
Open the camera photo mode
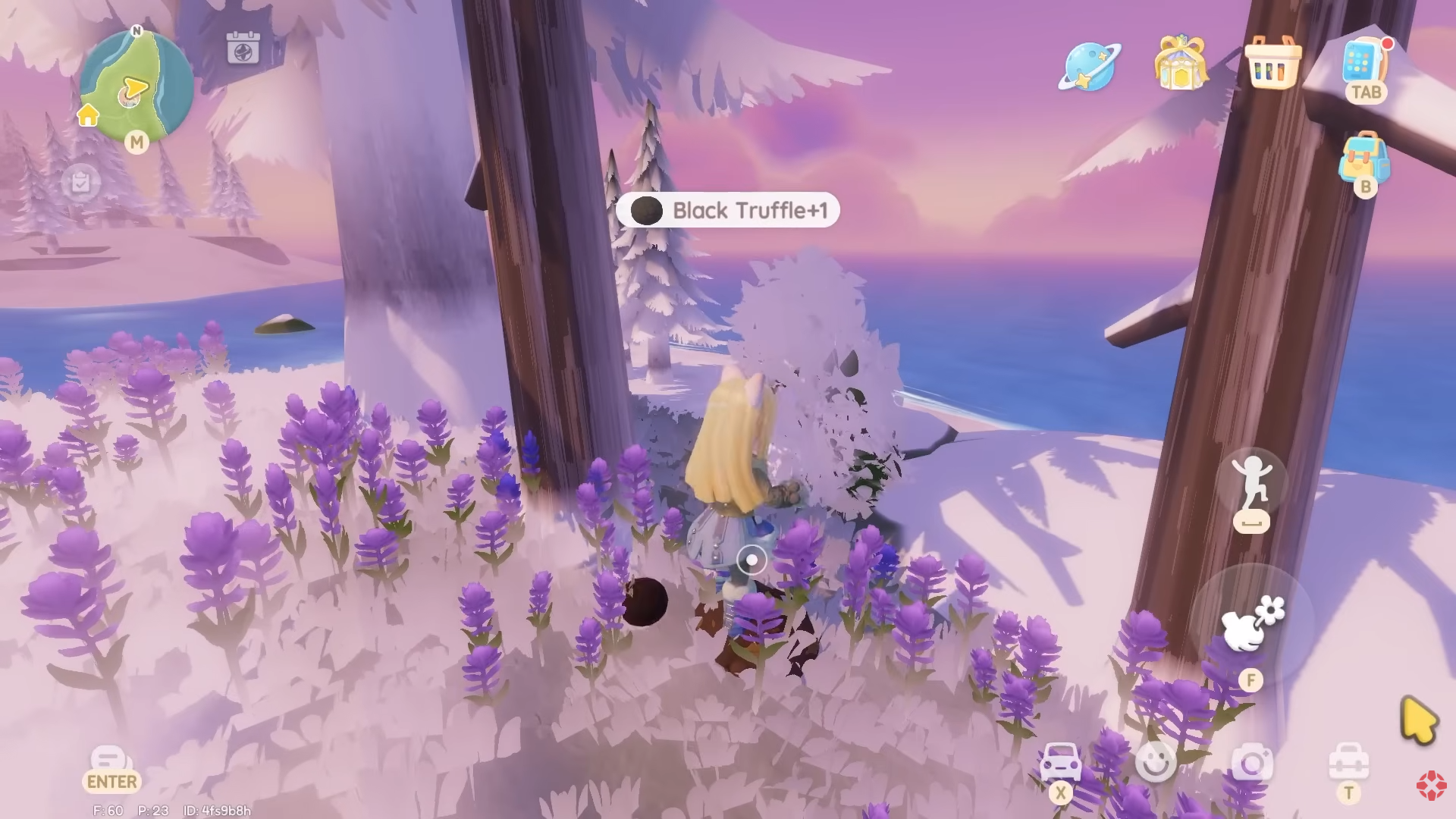[x=1252, y=763]
